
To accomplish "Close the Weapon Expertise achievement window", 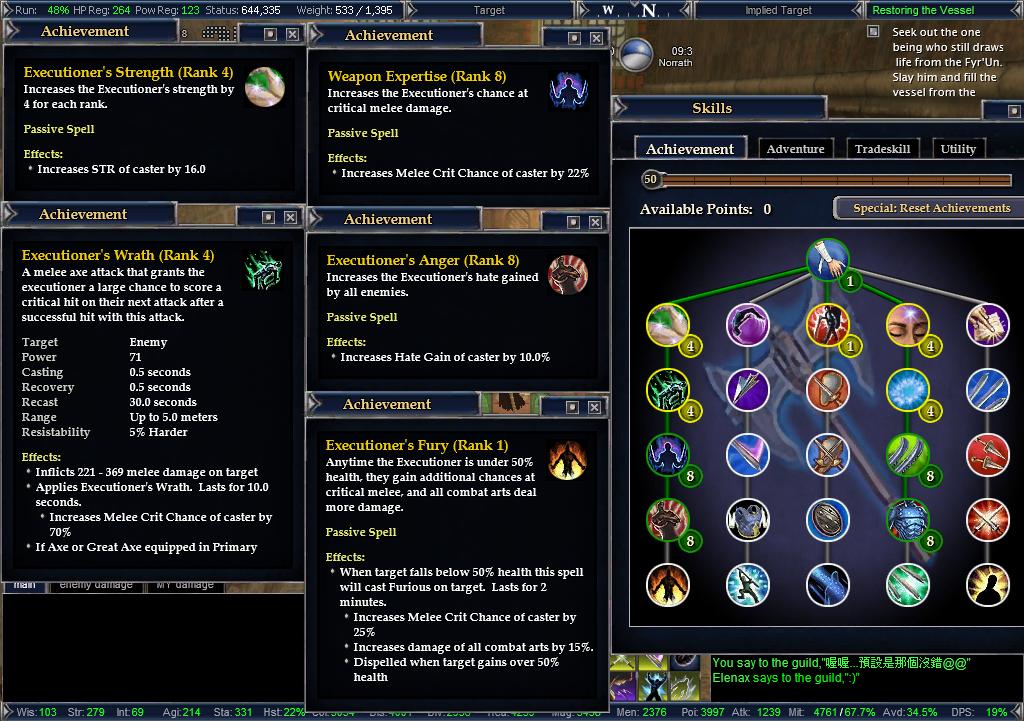I will 596,38.
